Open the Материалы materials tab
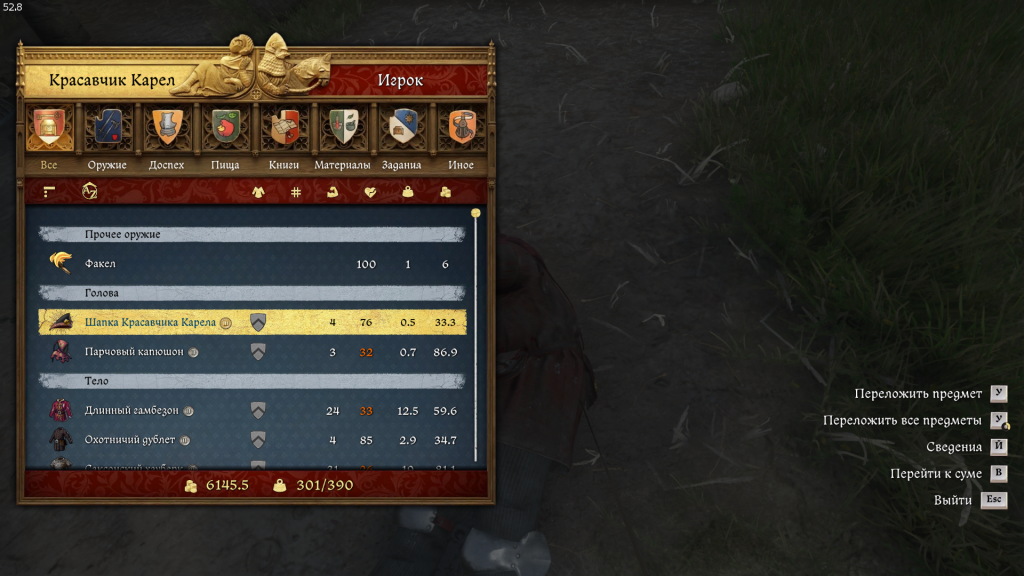Image resolution: width=1024 pixels, height=576 pixels. [x=343, y=129]
